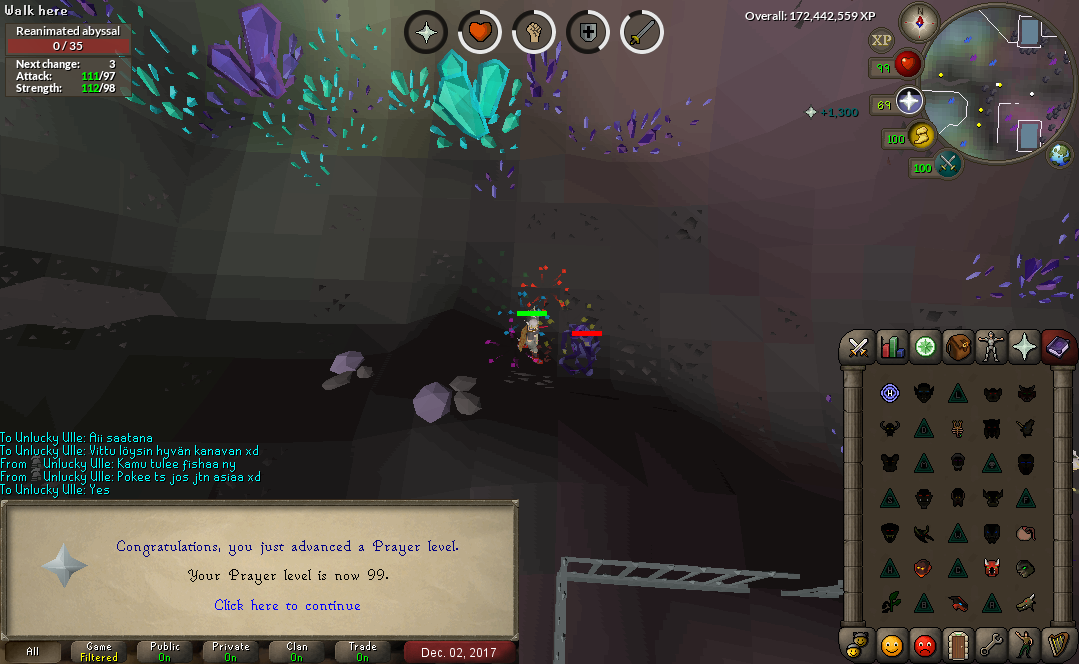Cast the Home Teleport spell icon
Viewport: 1079px width, 664px height.
click(x=890, y=394)
